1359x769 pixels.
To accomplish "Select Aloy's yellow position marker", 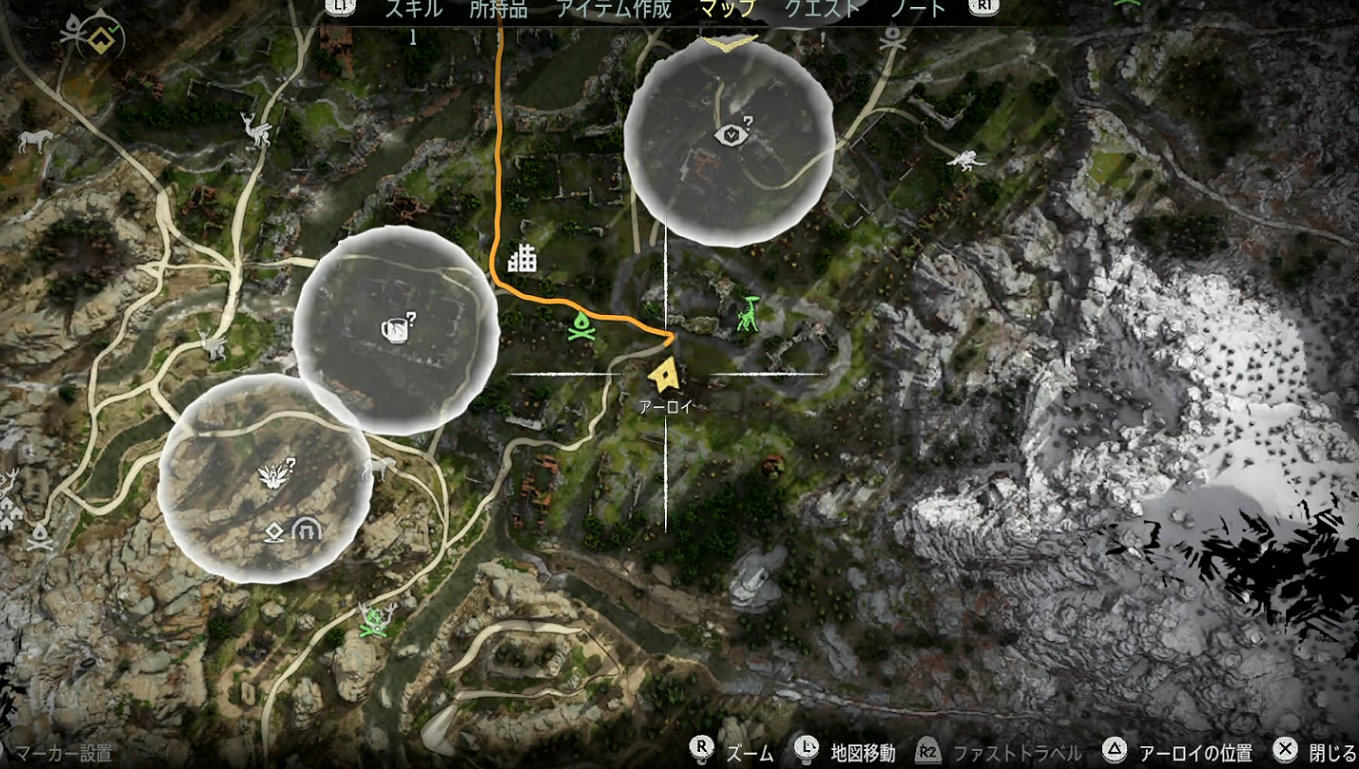I will coord(665,374).
